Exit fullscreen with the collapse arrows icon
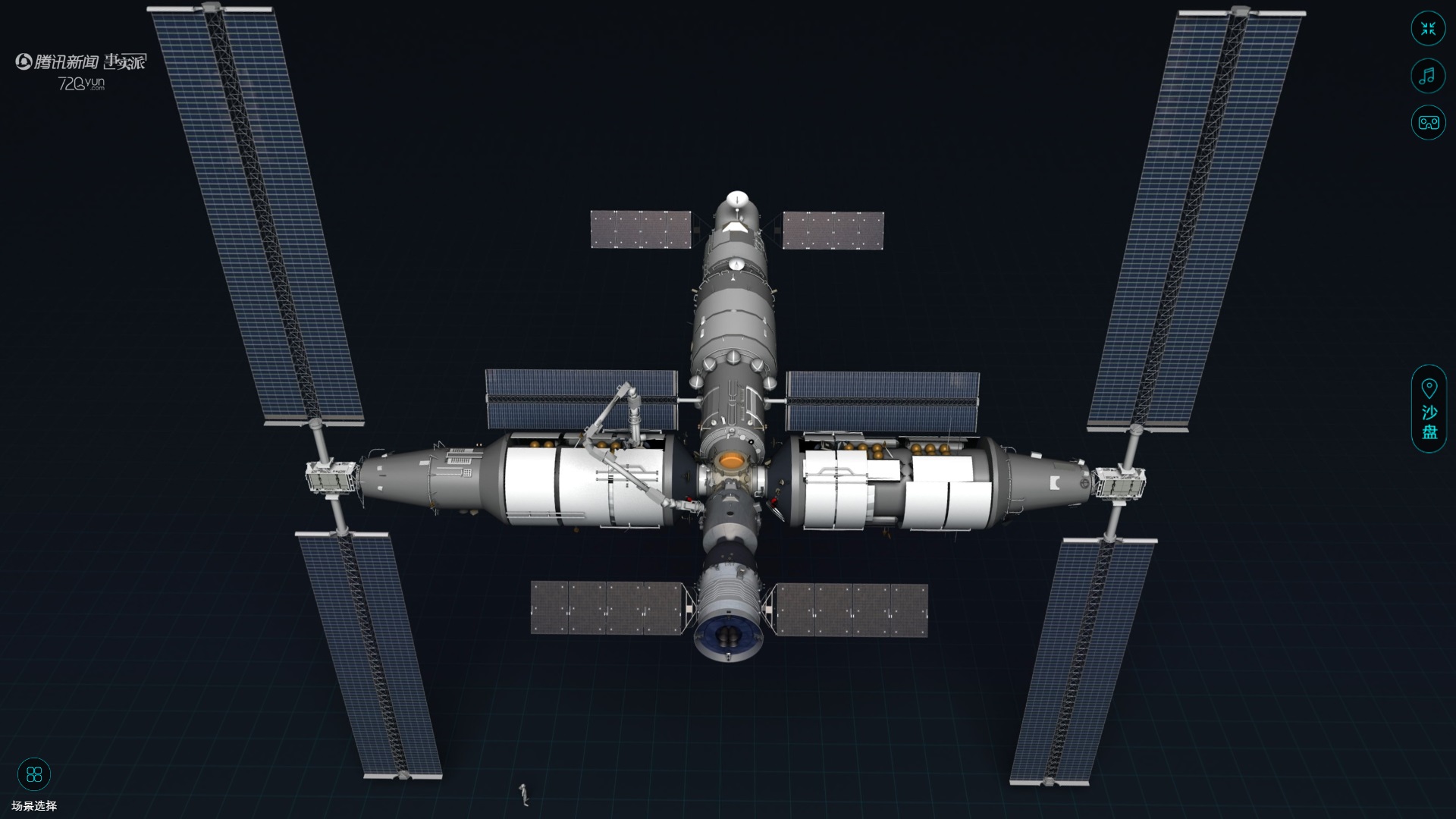Image resolution: width=1456 pixels, height=819 pixels. [1428, 30]
